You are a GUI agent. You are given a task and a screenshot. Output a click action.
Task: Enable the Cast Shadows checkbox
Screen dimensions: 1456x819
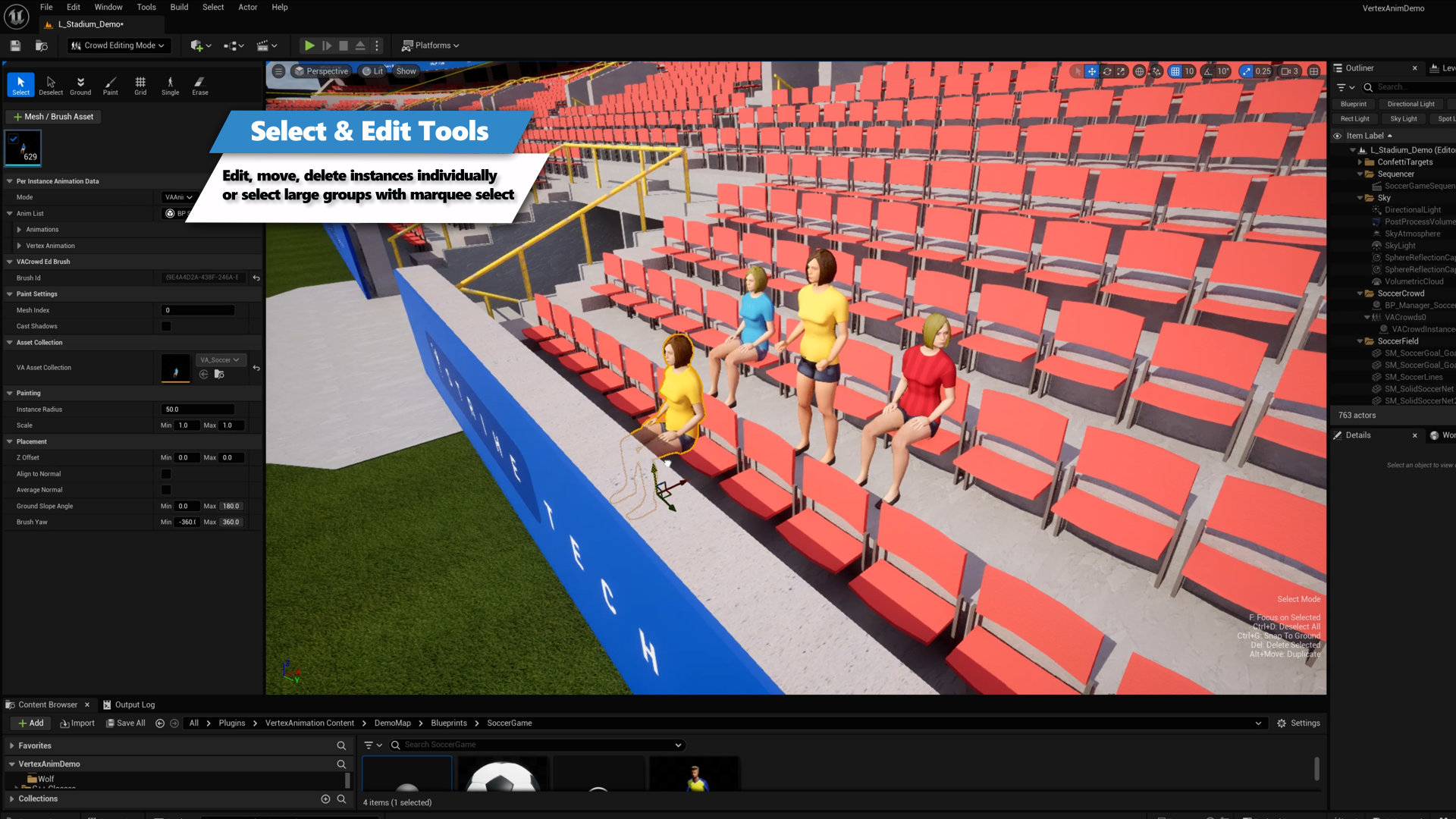click(166, 326)
